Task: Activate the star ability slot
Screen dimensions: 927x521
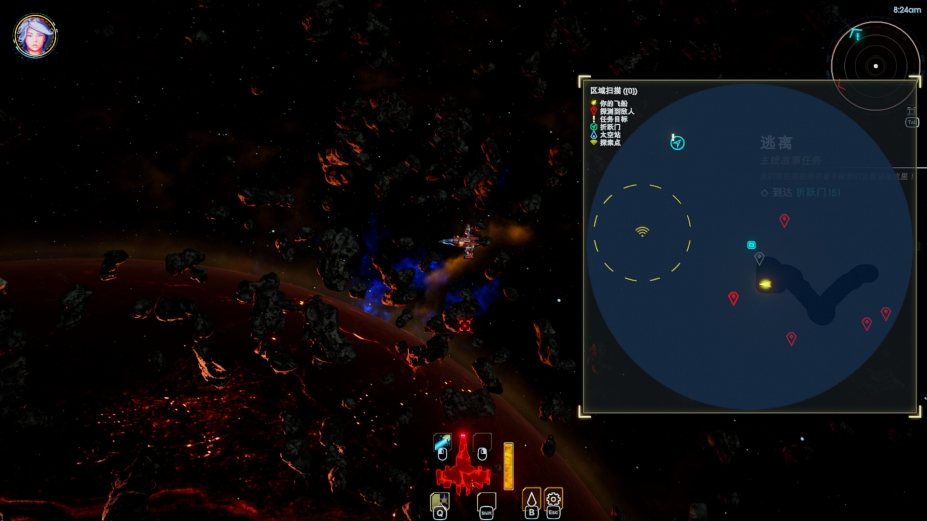Action: (x=439, y=499)
